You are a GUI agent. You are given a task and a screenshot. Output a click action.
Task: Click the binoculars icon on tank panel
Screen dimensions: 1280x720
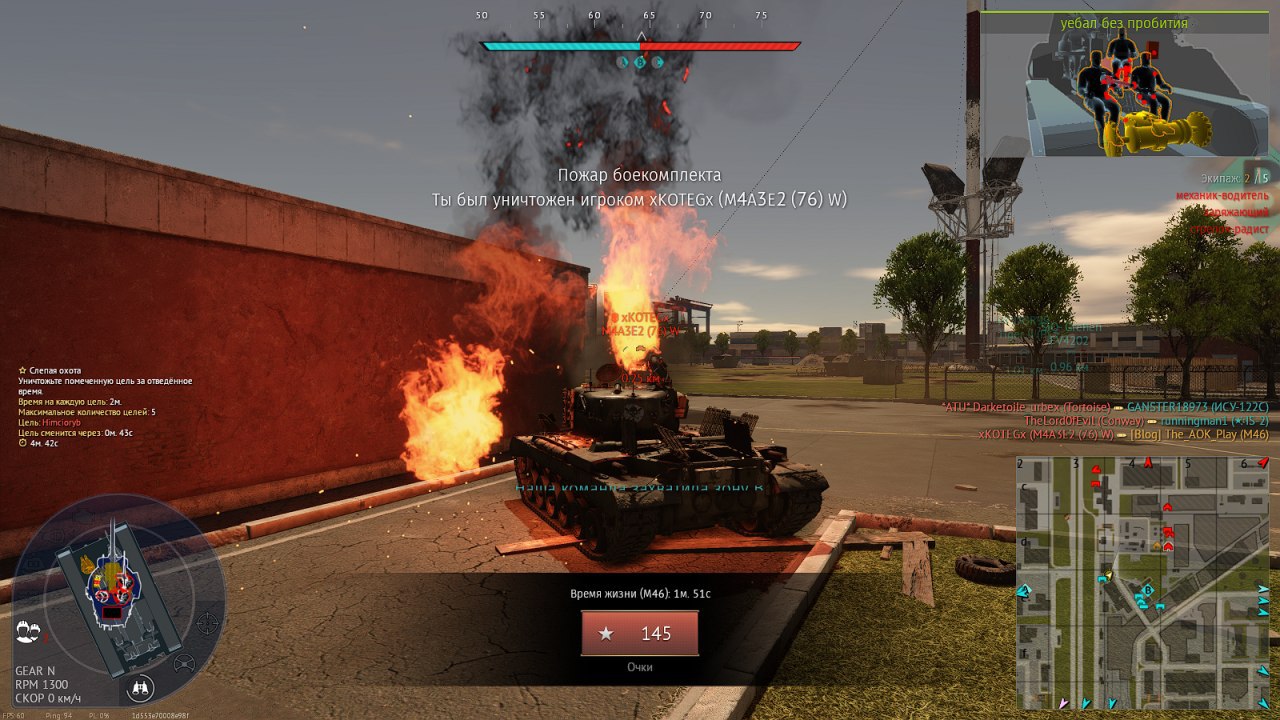click(141, 688)
